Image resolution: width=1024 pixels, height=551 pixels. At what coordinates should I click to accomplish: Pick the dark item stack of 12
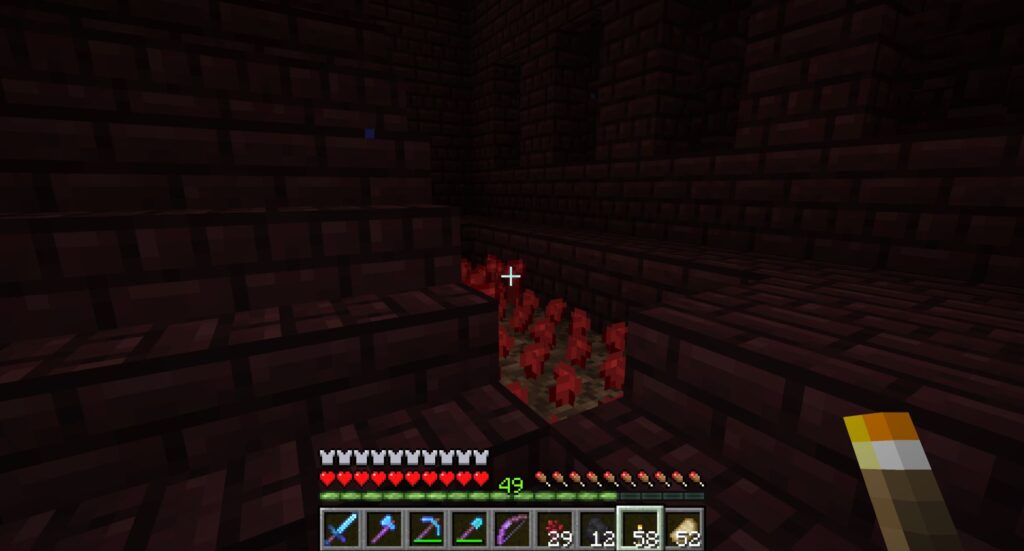click(596, 527)
